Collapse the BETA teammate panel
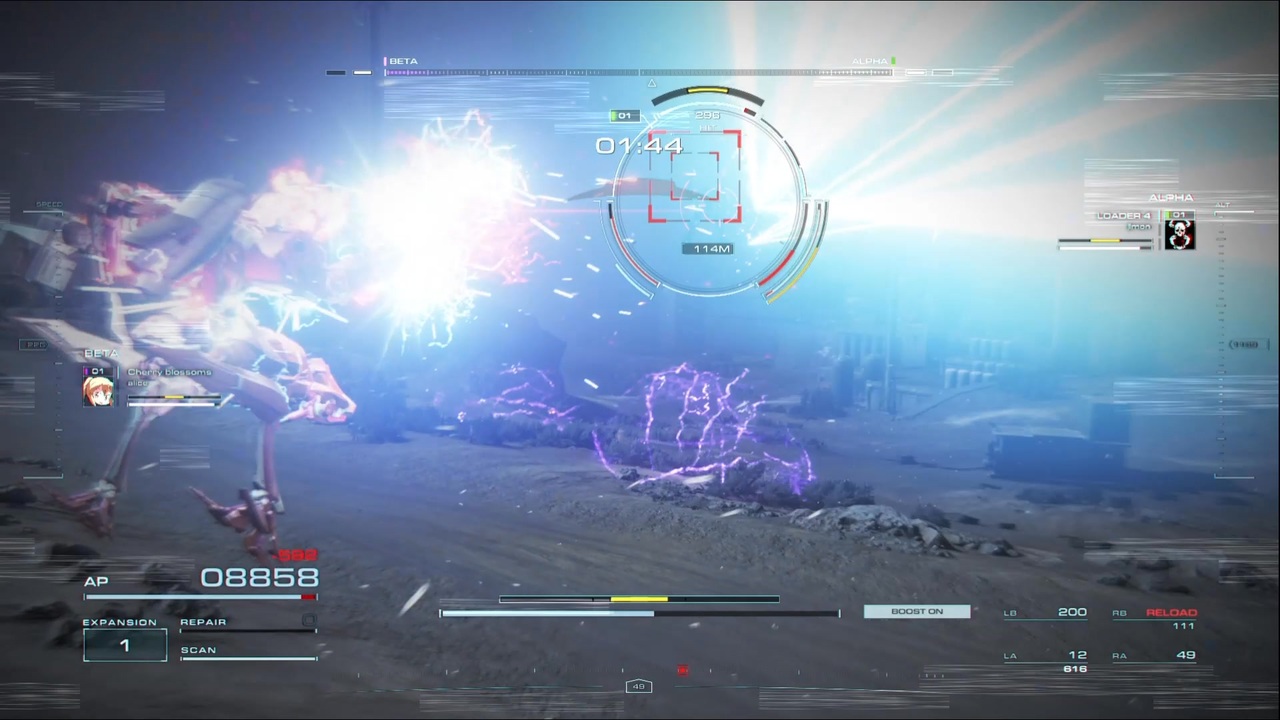 [x=101, y=353]
